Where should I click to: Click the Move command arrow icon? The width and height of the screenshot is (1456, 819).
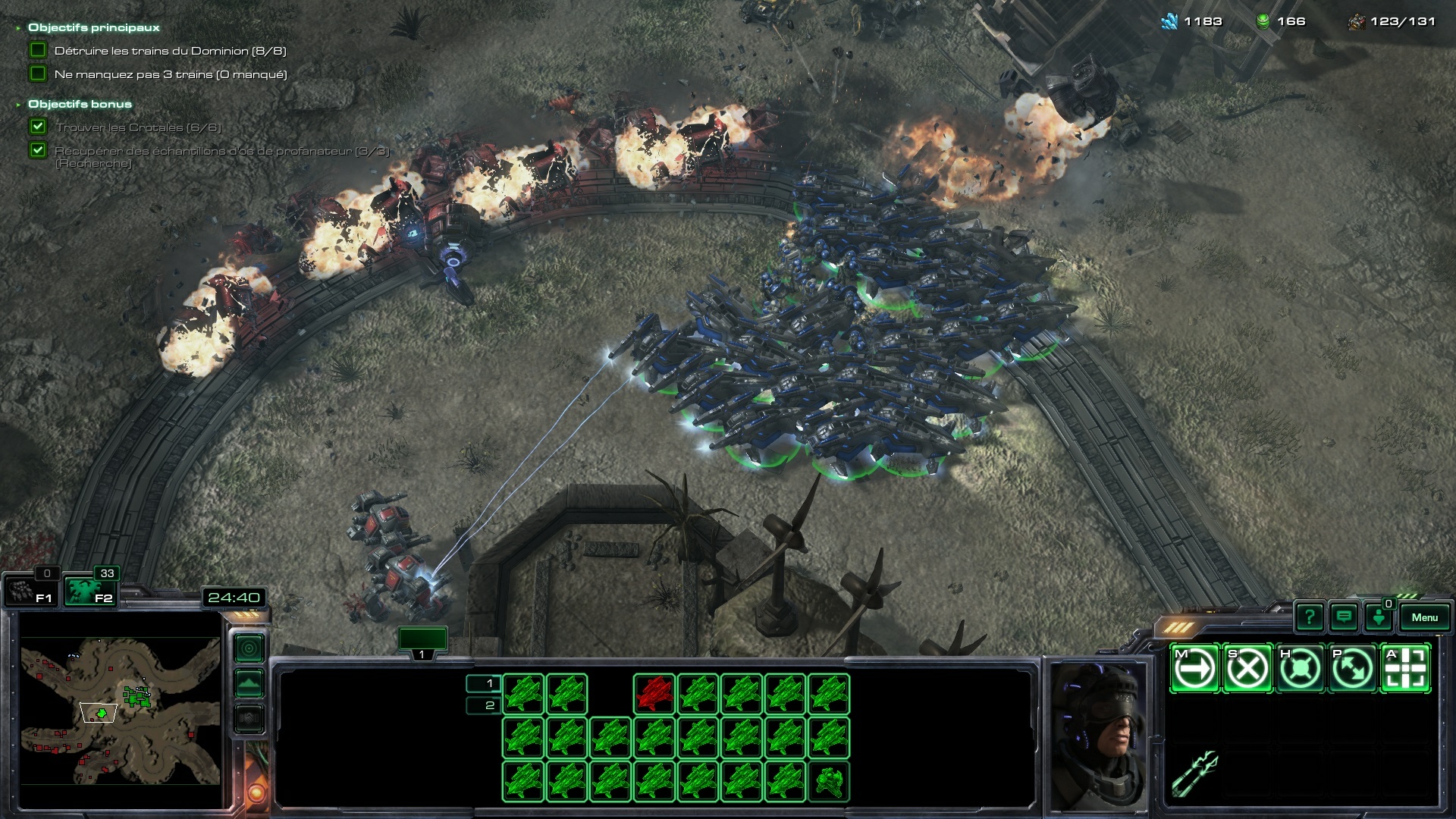tap(1195, 669)
